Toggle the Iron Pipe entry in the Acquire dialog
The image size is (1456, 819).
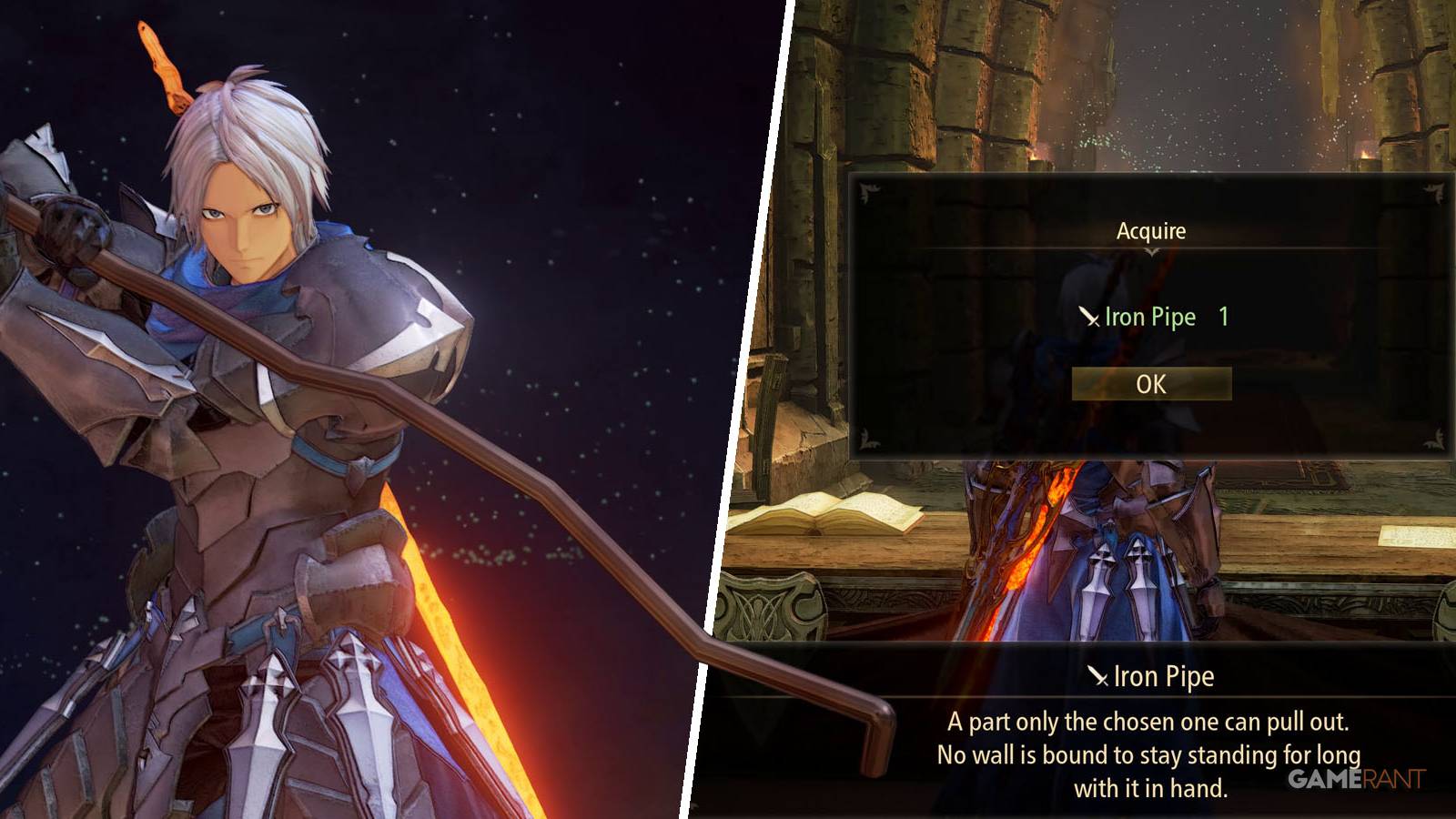pos(1151,318)
